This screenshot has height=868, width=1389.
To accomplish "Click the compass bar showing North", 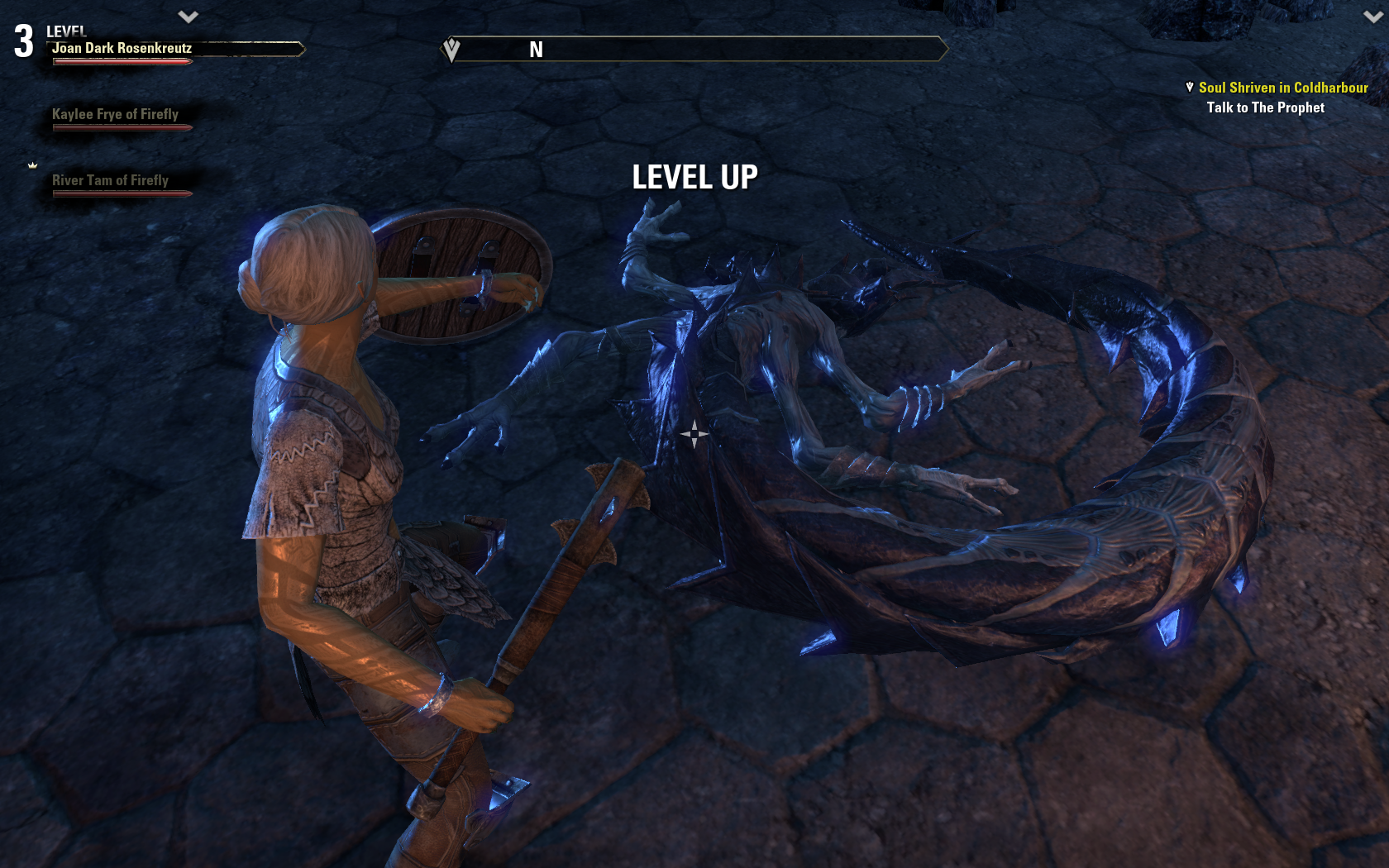I will tap(694, 50).
